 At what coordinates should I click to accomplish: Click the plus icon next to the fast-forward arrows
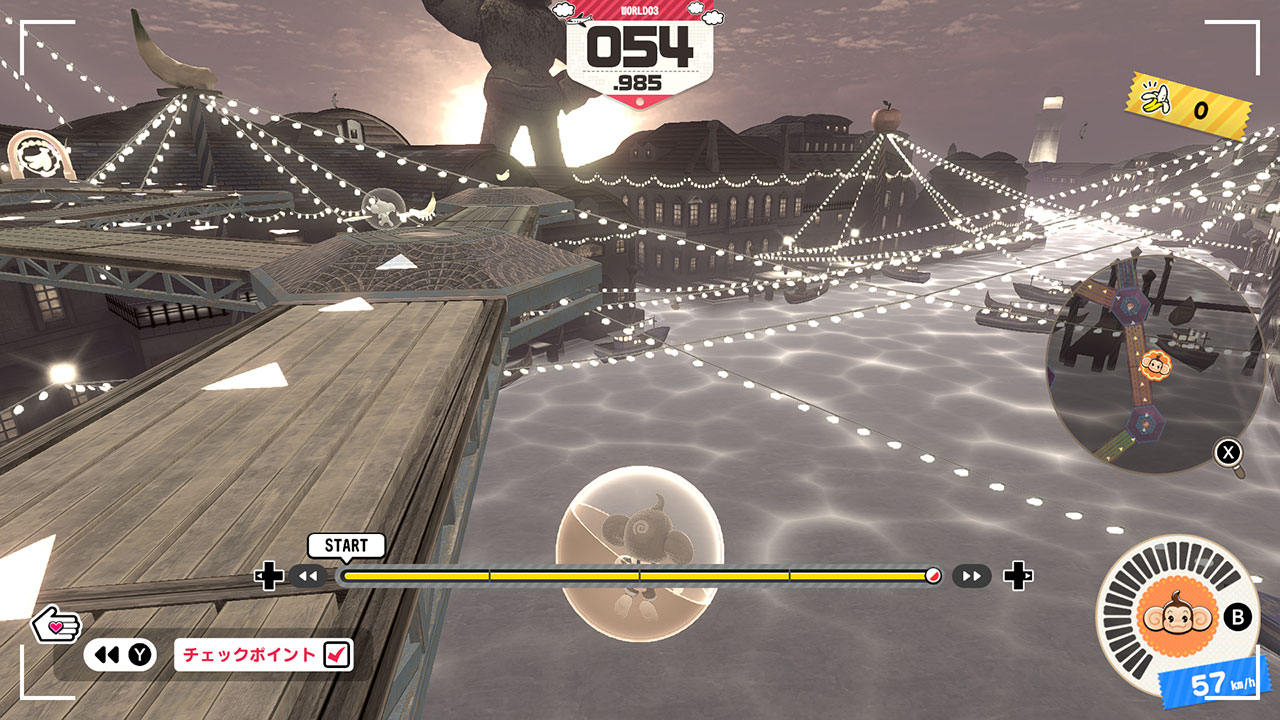coord(1018,576)
